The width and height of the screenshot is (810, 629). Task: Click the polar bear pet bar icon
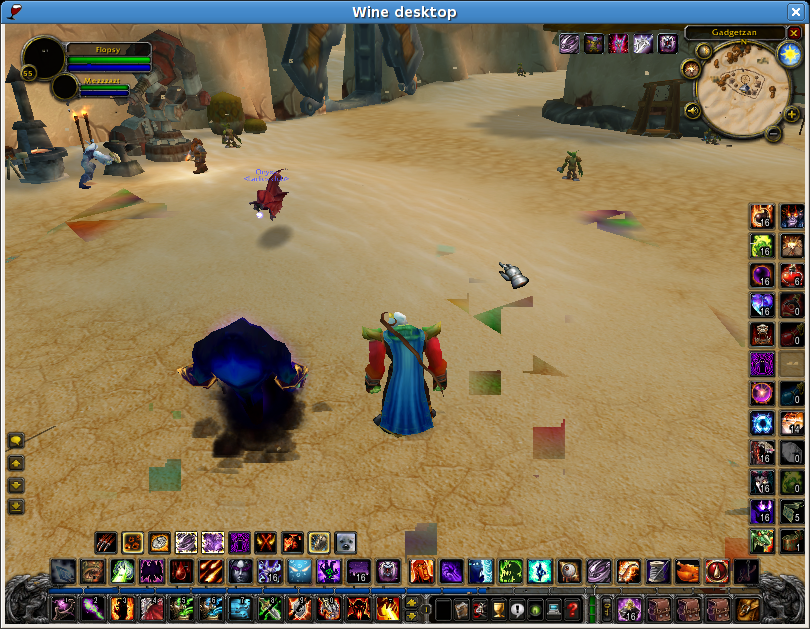[345, 543]
